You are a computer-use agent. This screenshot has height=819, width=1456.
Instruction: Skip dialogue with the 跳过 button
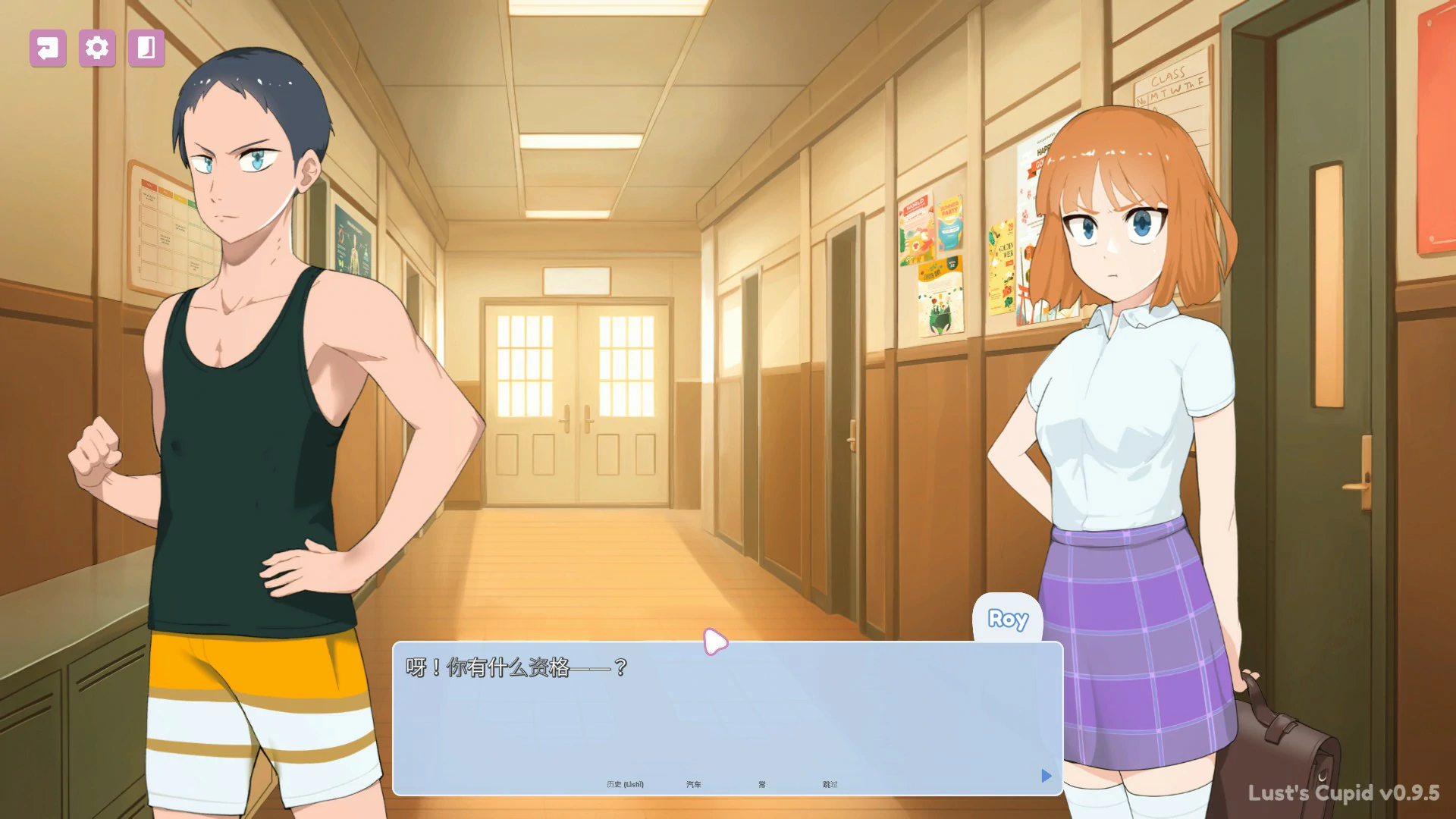point(830,784)
